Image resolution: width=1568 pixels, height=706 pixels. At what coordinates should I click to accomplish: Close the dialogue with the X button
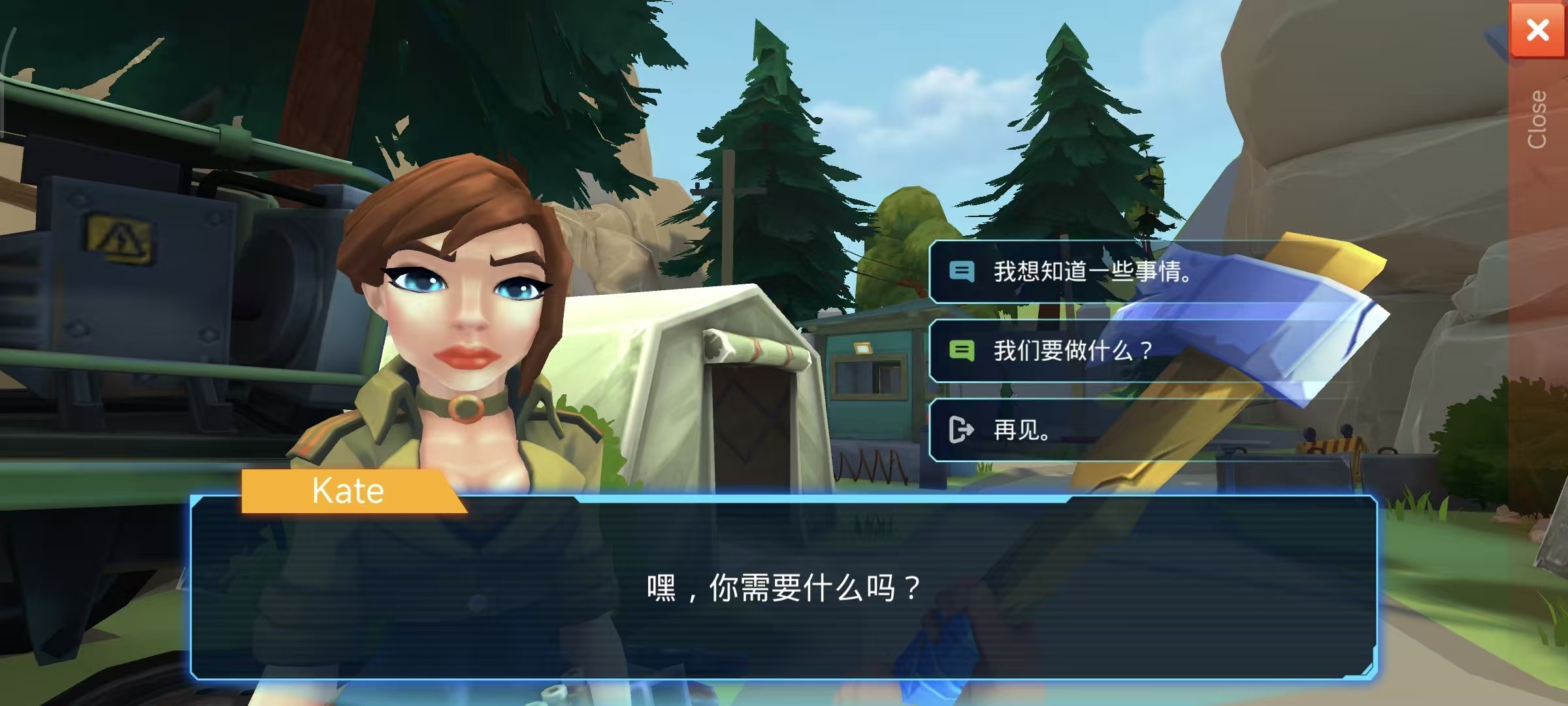click(1537, 30)
